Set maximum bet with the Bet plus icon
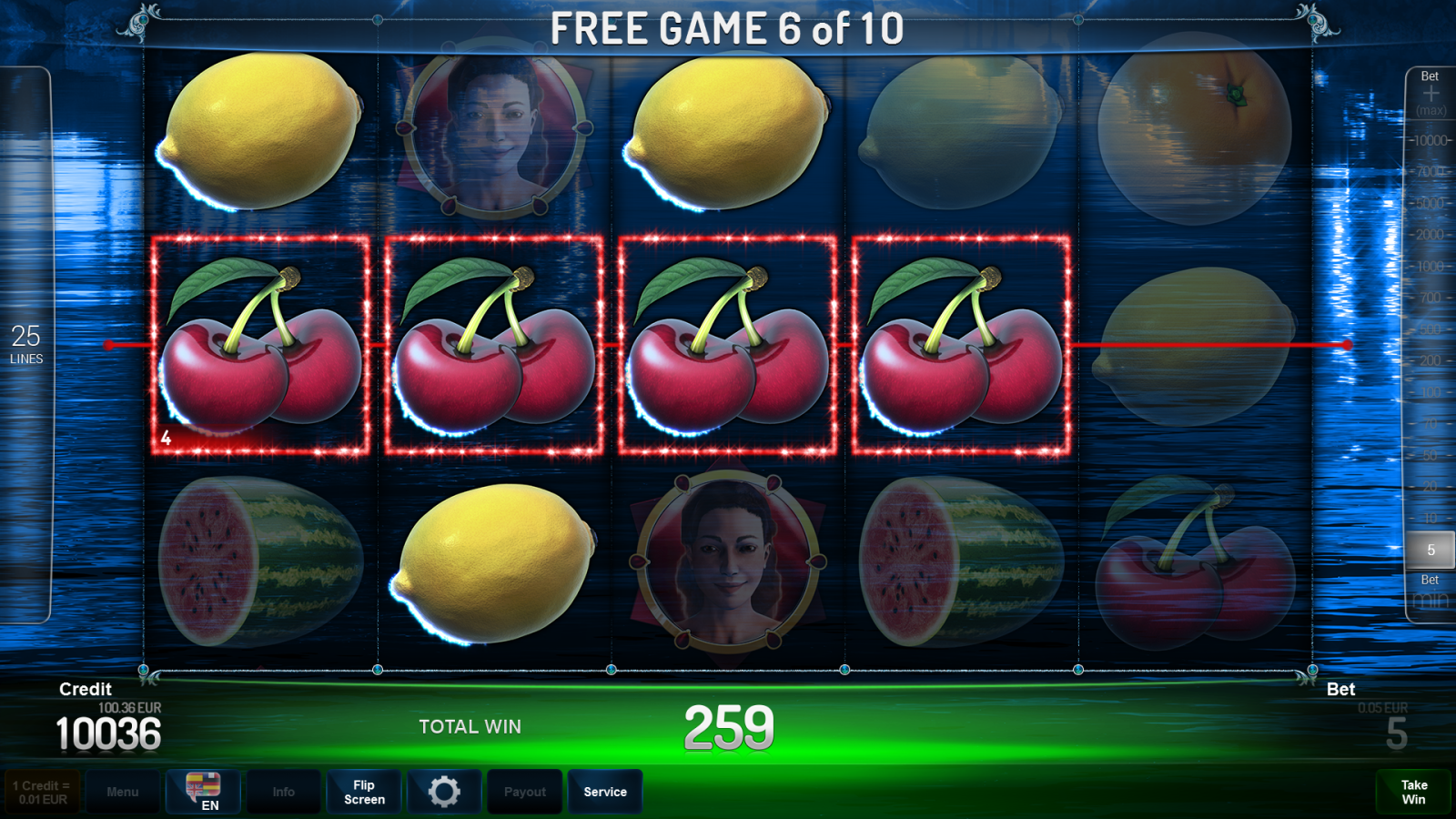 [x=1431, y=91]
